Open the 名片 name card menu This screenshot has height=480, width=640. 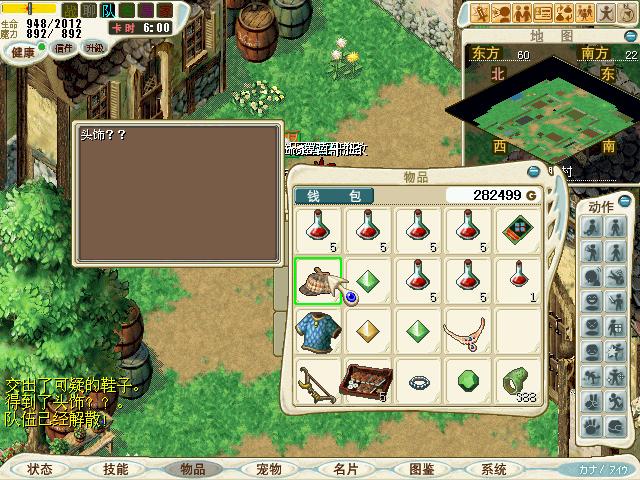[x=345, y=469]
